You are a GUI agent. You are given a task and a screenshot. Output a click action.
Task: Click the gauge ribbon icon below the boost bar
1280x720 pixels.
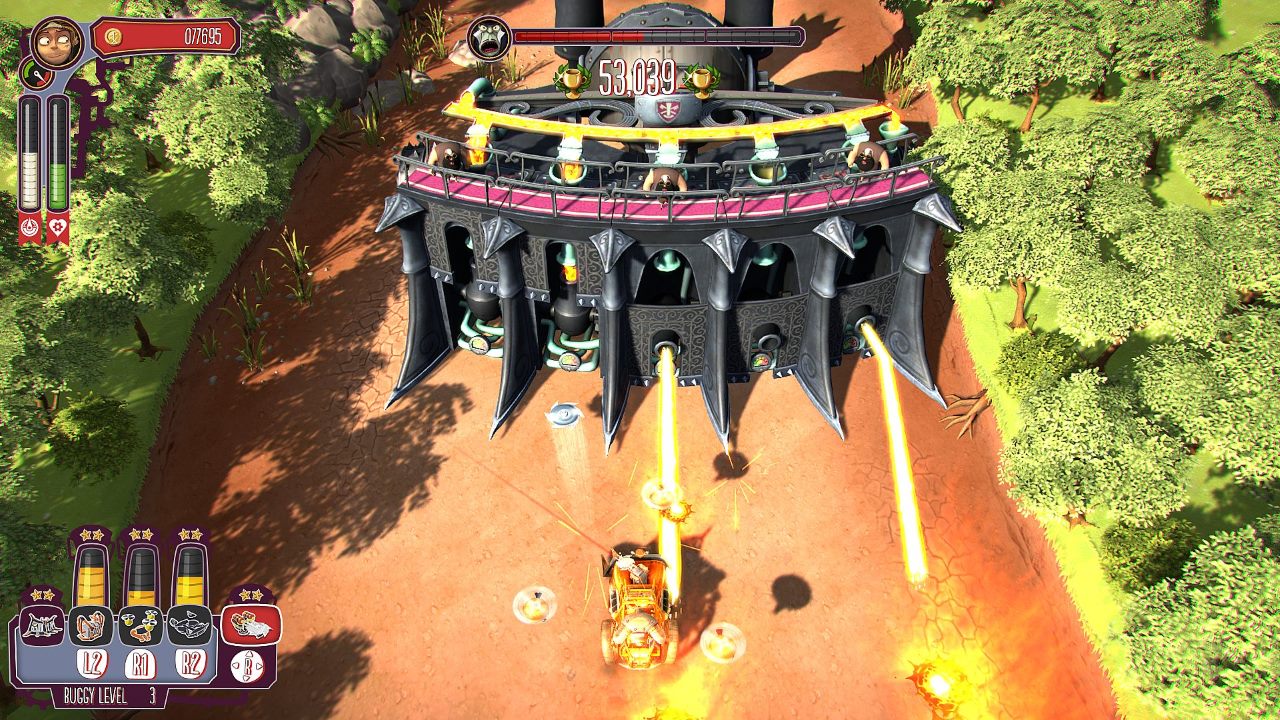[30, 227]
